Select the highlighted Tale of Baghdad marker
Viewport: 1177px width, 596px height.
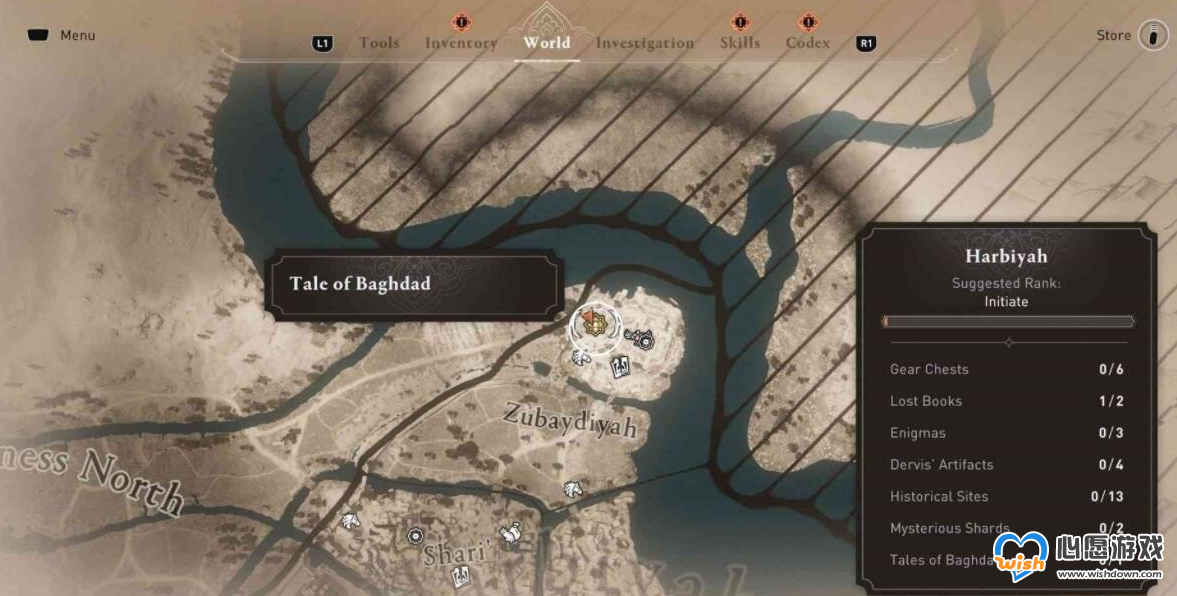[593, 323]
